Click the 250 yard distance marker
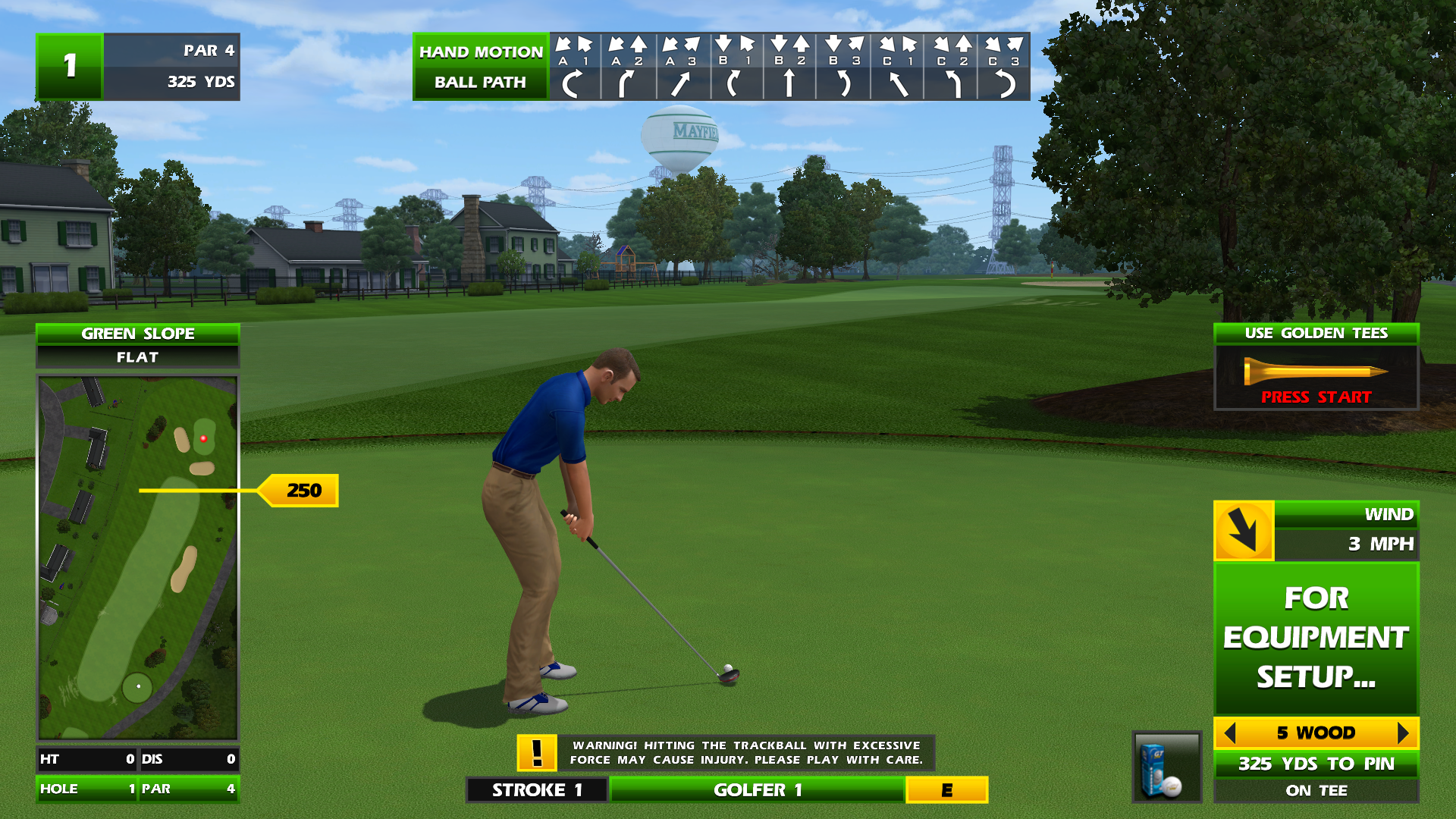This screenshot has width=1456, height=819. (x=302, y=491)
